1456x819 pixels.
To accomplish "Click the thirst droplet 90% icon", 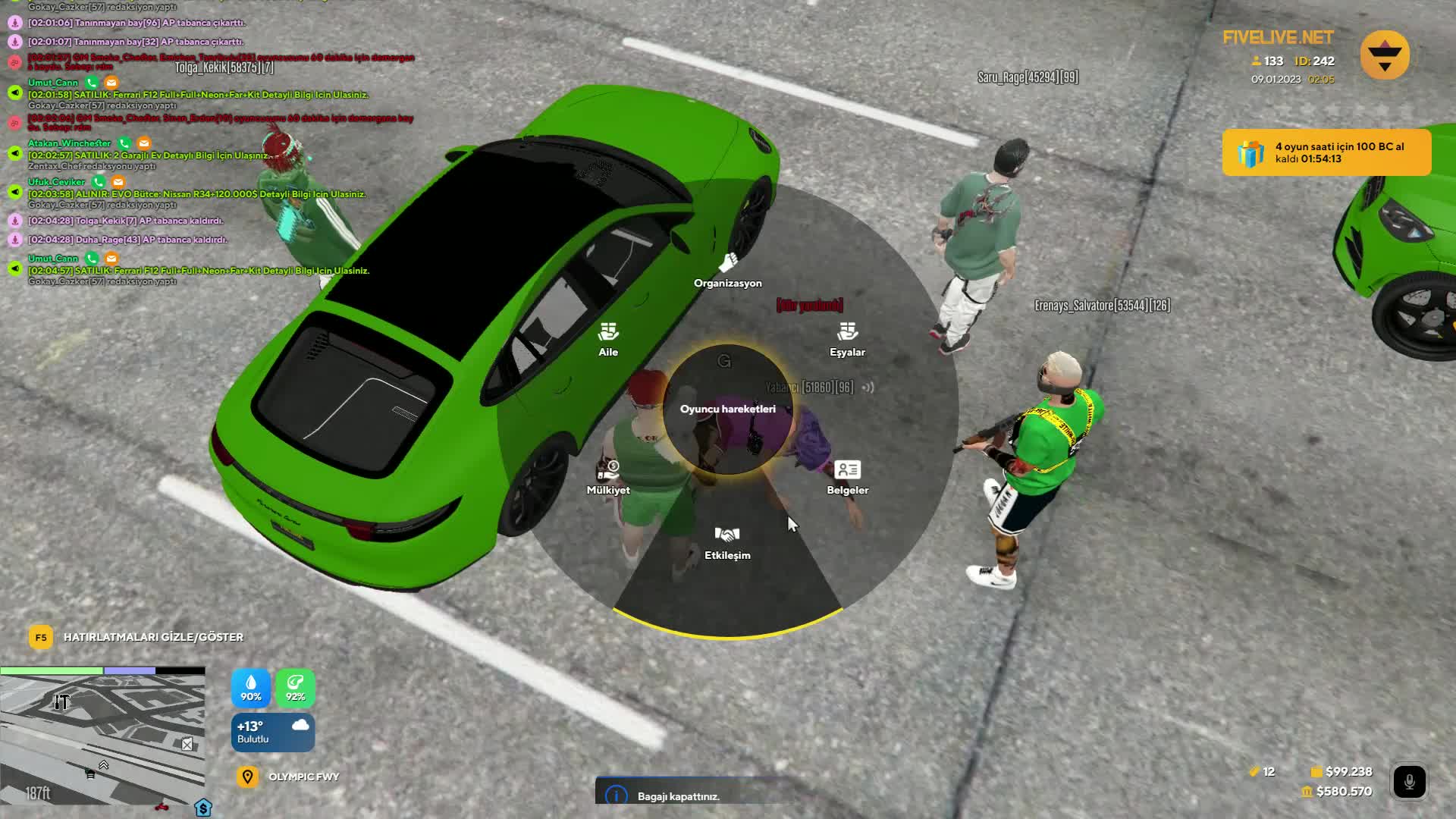I will (251, 688).
